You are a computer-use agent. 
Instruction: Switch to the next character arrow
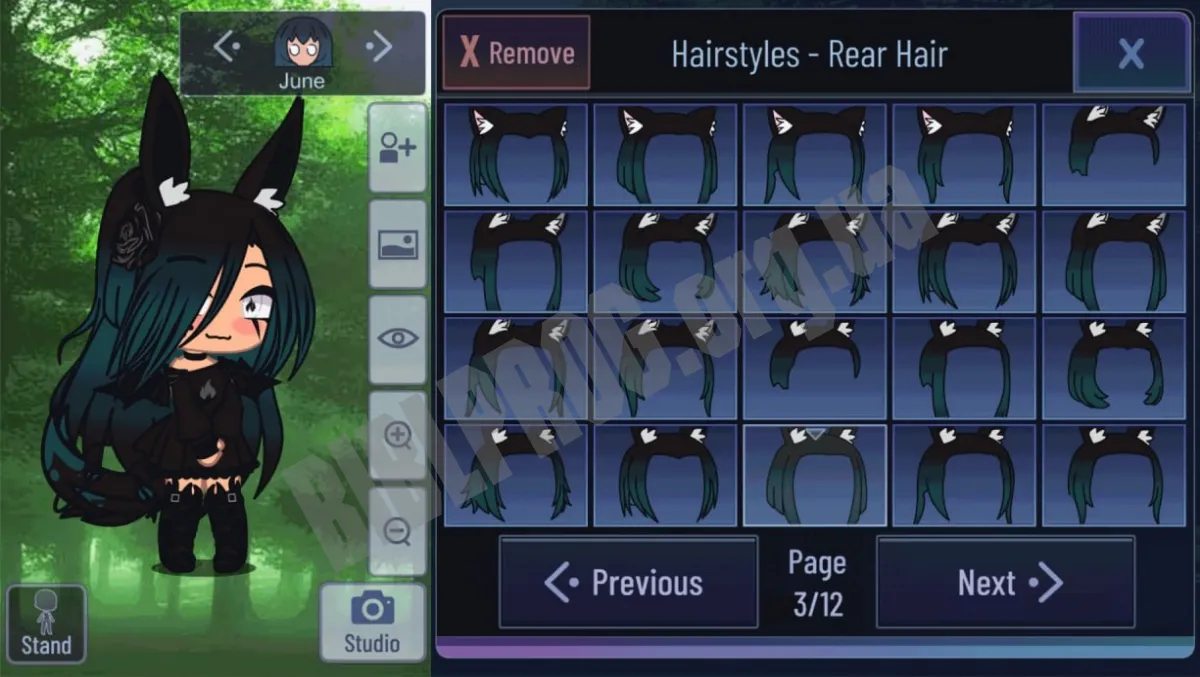(378, 46)
